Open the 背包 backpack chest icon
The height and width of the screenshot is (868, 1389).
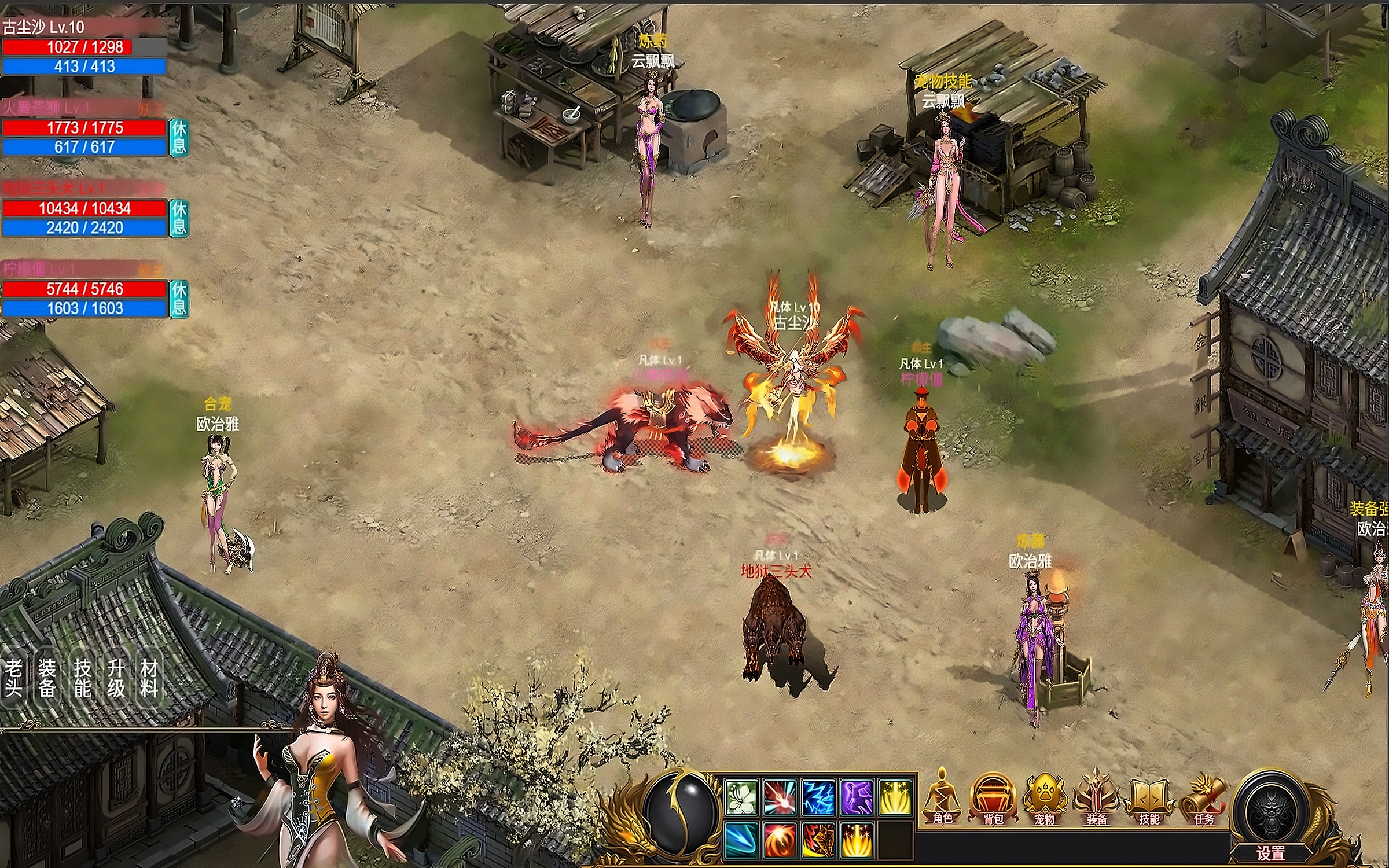click(x=993, y=799)
